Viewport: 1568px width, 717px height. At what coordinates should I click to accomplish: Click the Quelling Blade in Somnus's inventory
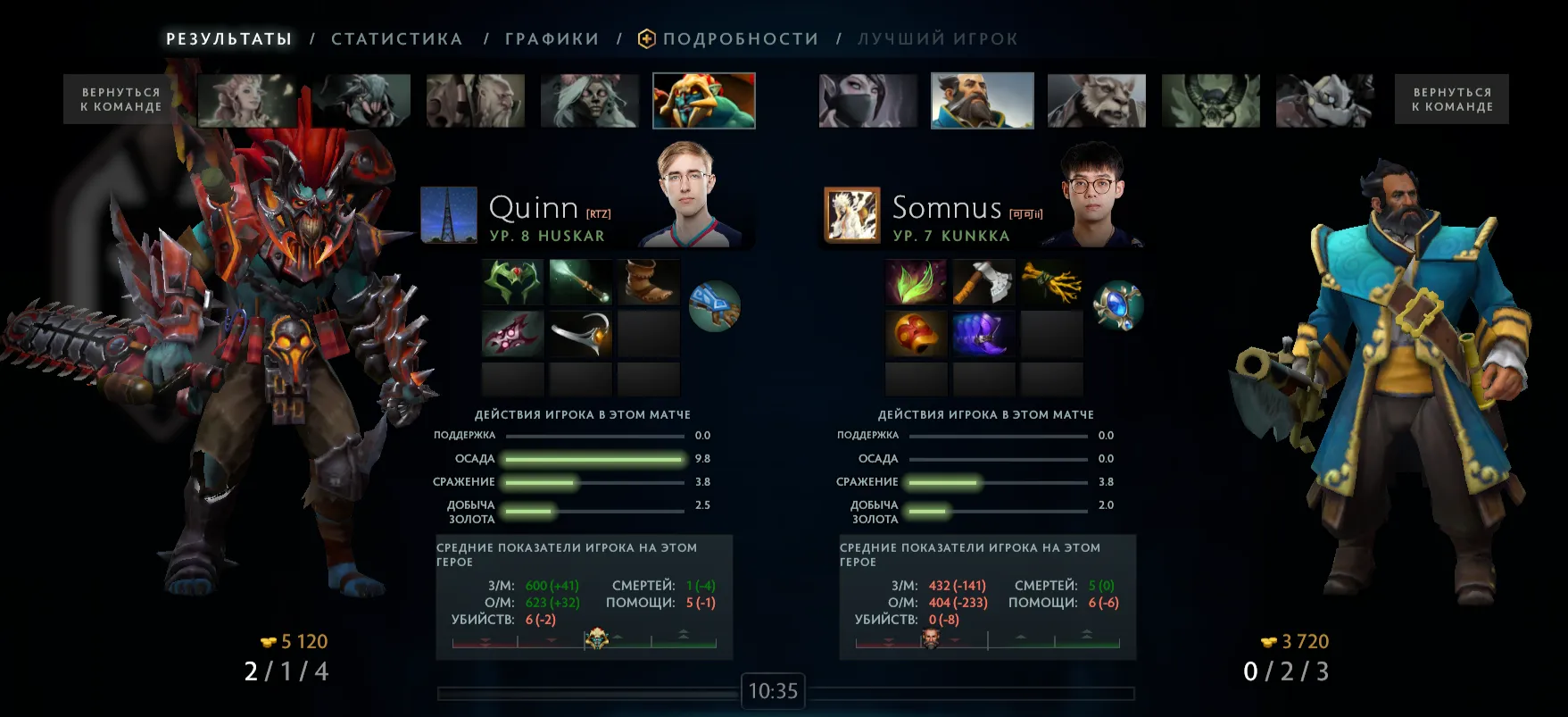pyautogui.click(x=983, y=282)
